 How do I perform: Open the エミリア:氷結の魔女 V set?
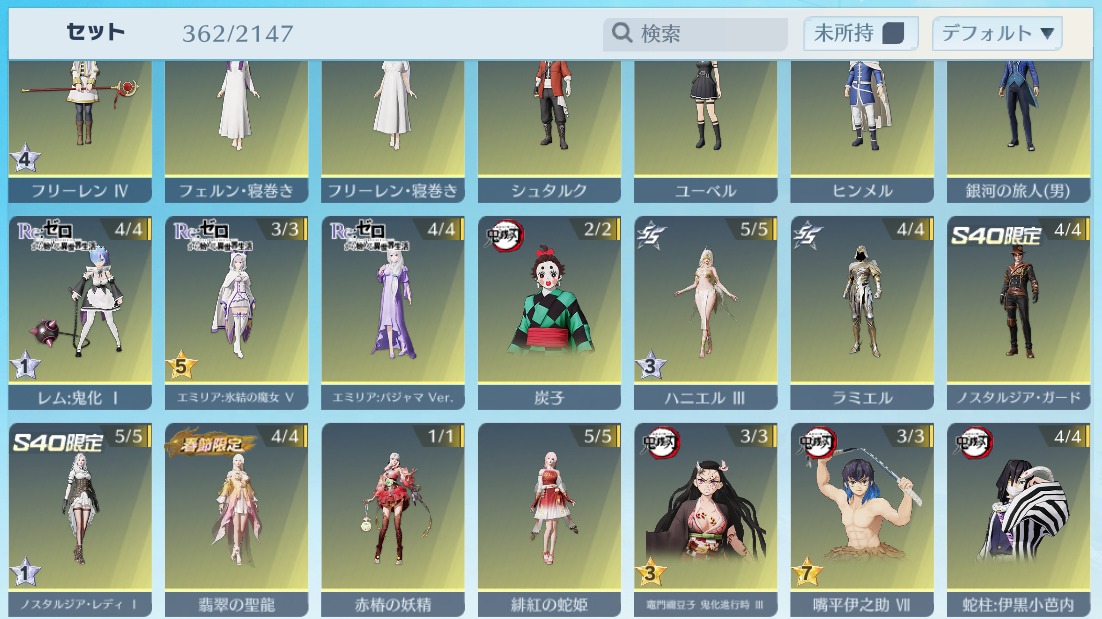click(237, 310)
